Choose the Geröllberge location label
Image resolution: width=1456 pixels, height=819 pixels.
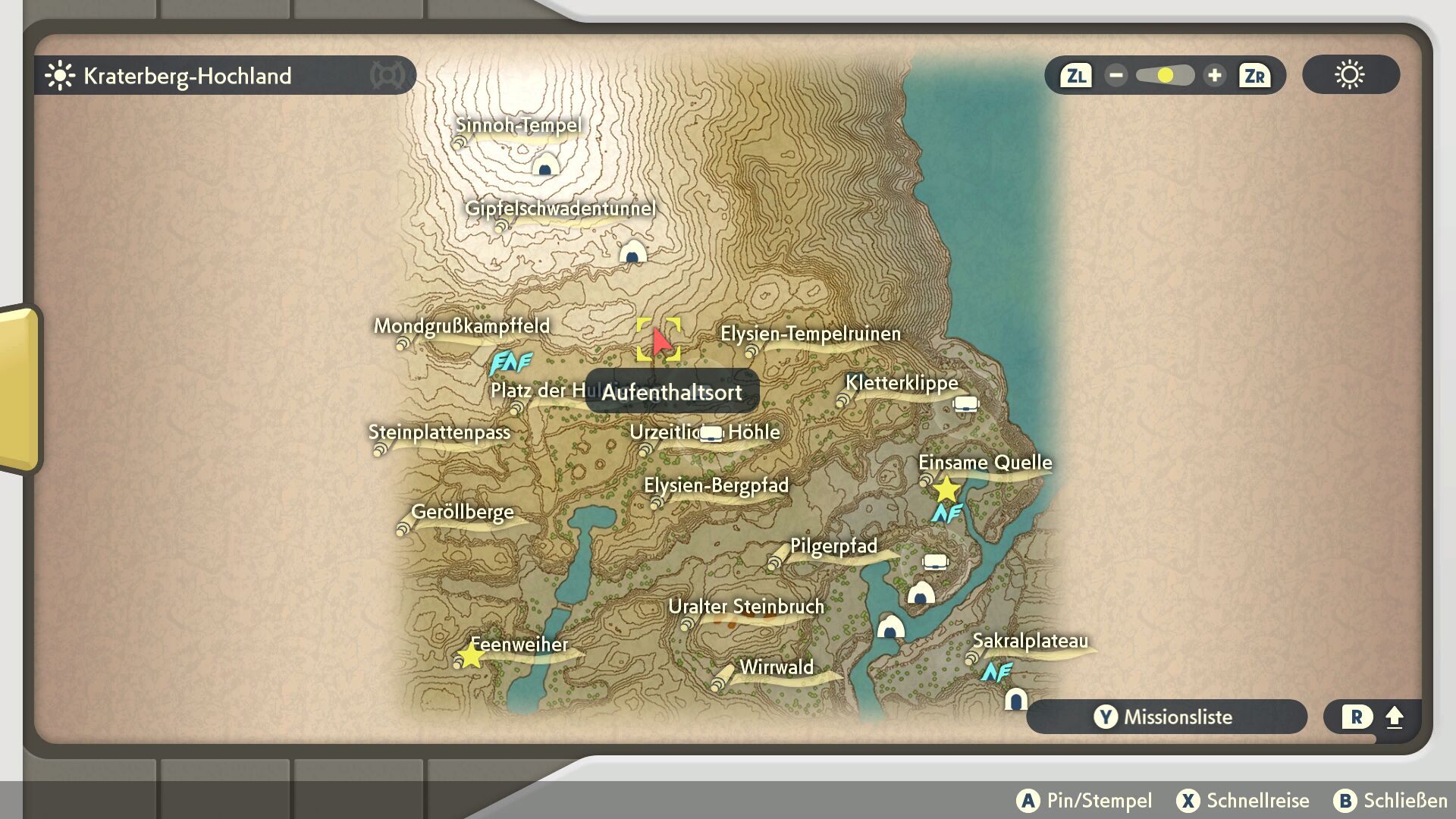pos(462,512)
